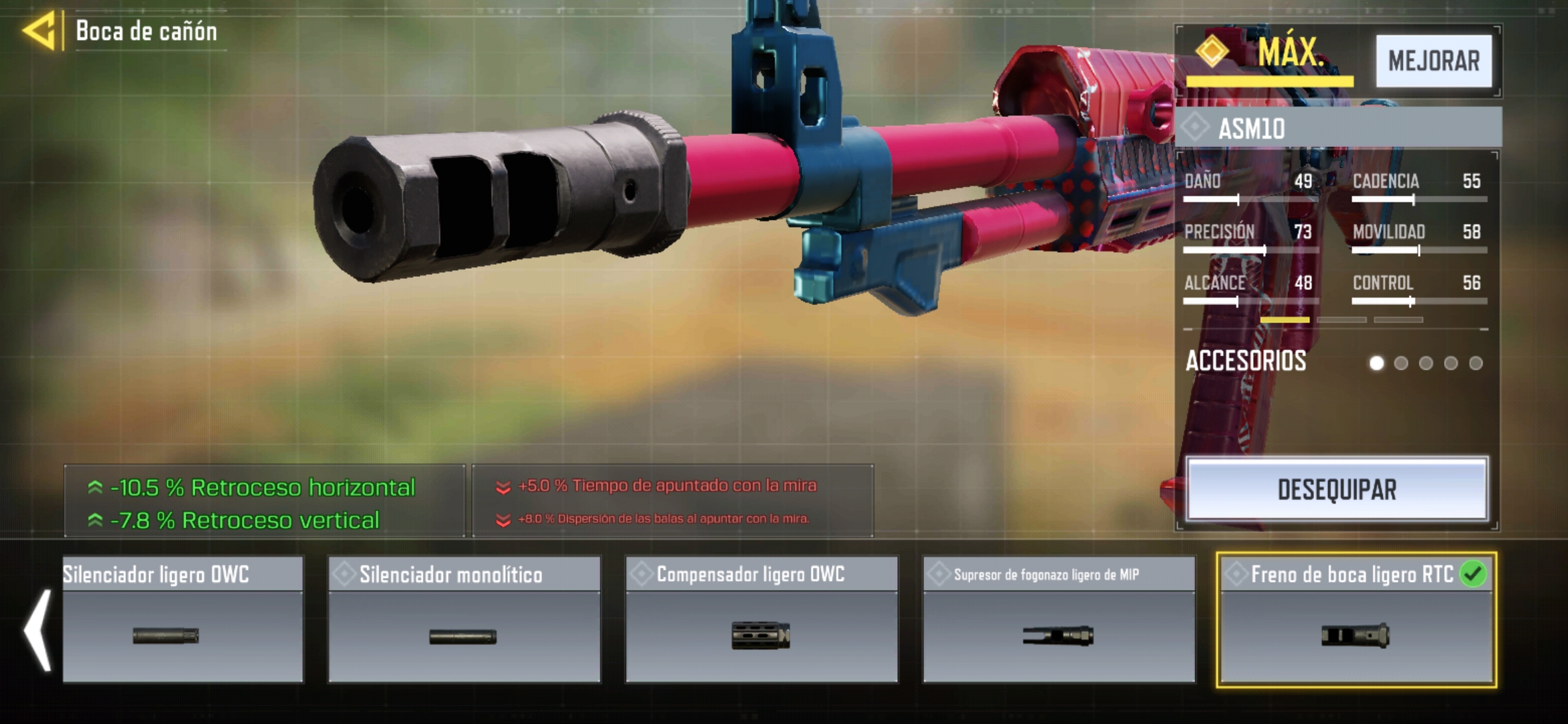Select Supresor de fogonazo ligero de MIP

(1059, 619)
